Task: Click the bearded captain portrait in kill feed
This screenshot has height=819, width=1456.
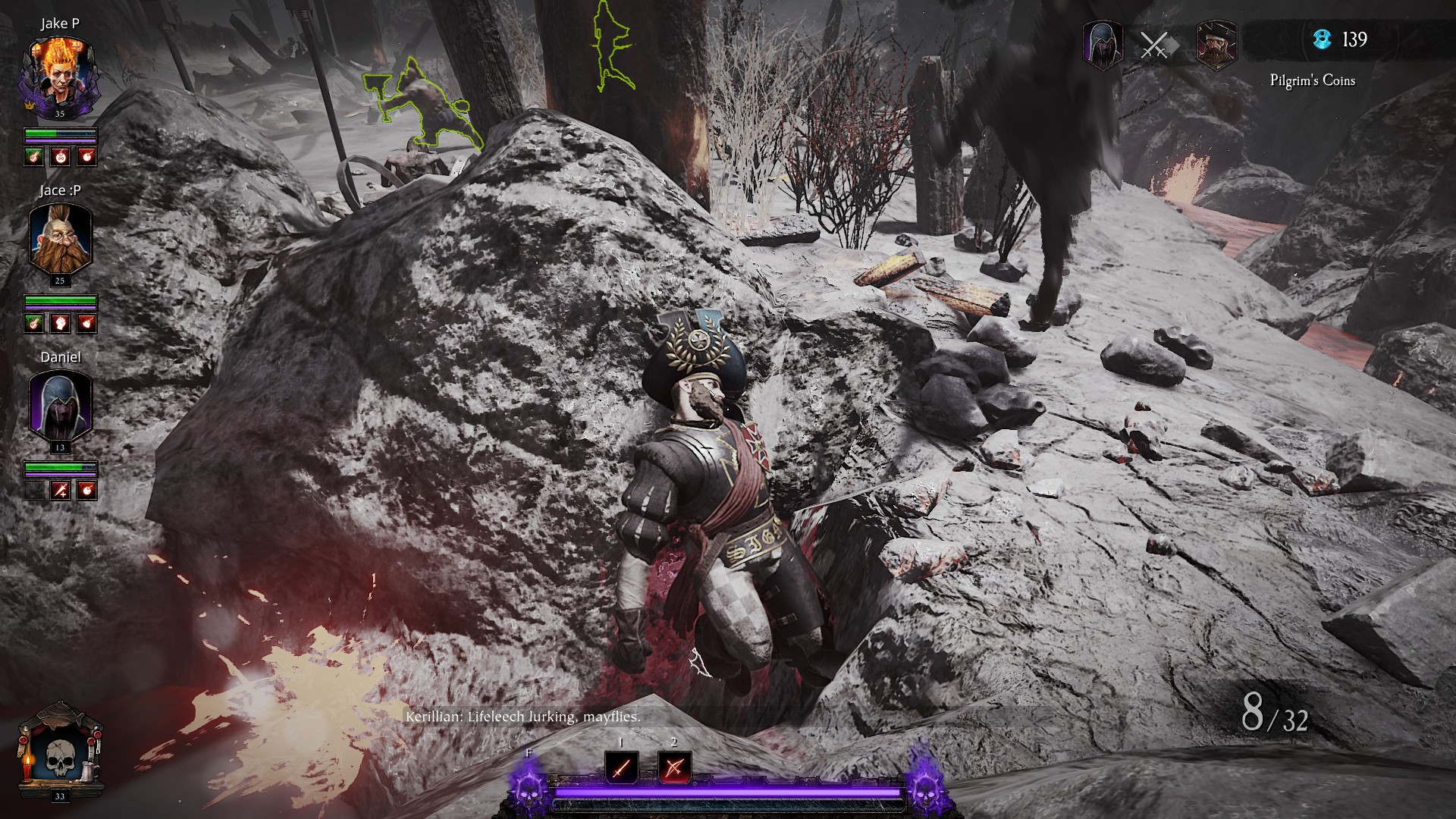Action: (1216, 45)
